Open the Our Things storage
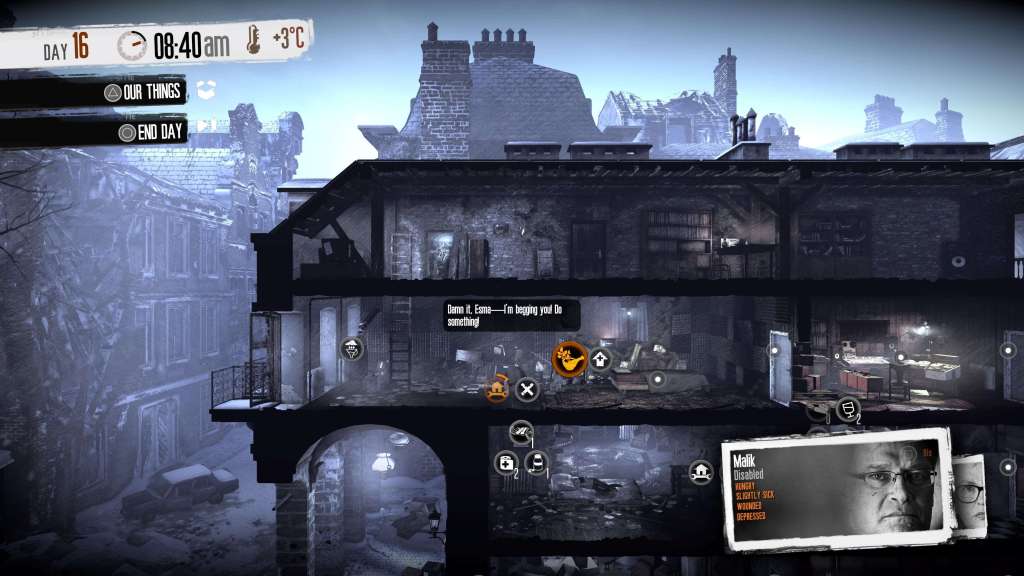 (x=144, y=92)
